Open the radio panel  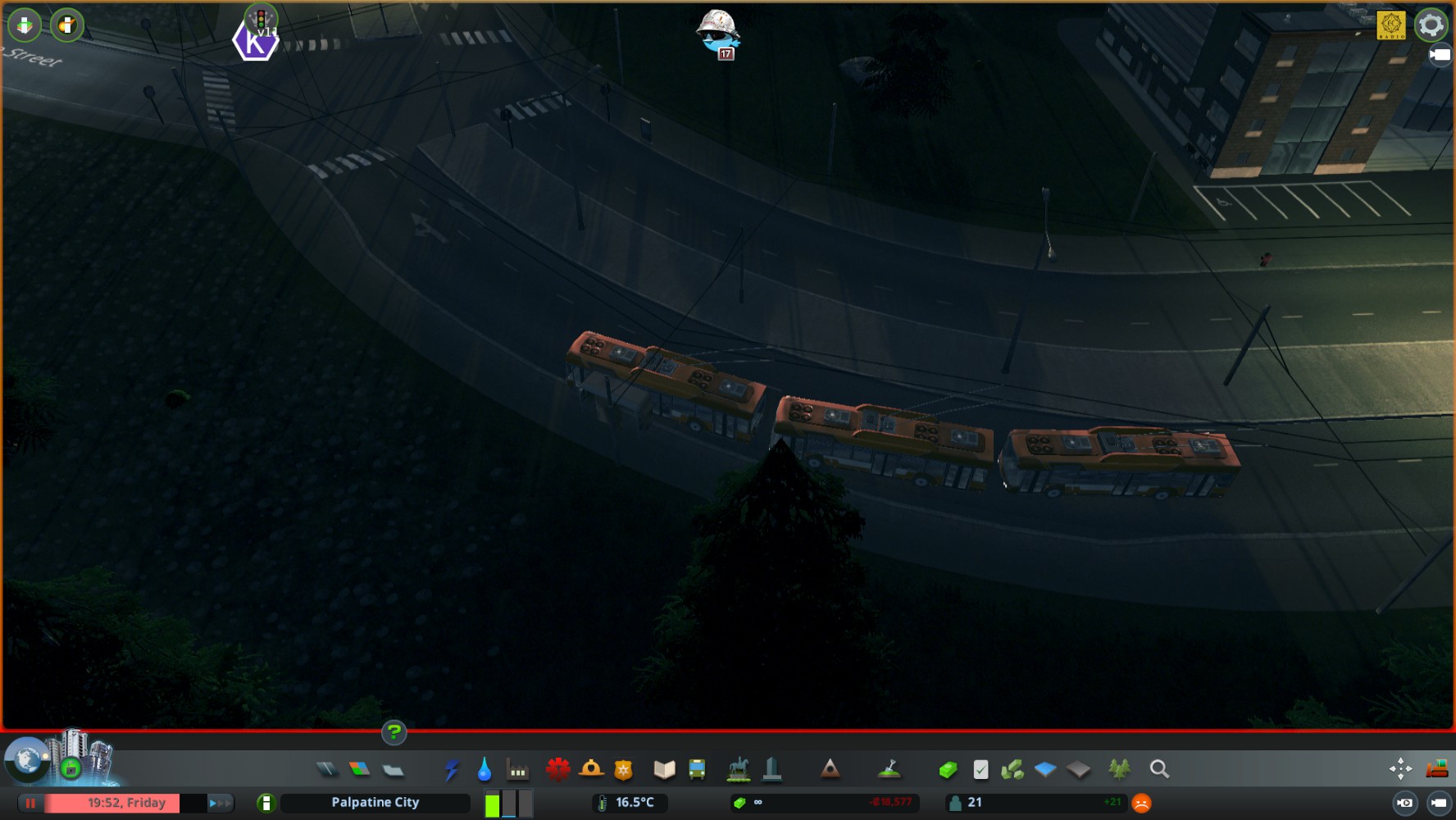click(x=1391, y=25)
